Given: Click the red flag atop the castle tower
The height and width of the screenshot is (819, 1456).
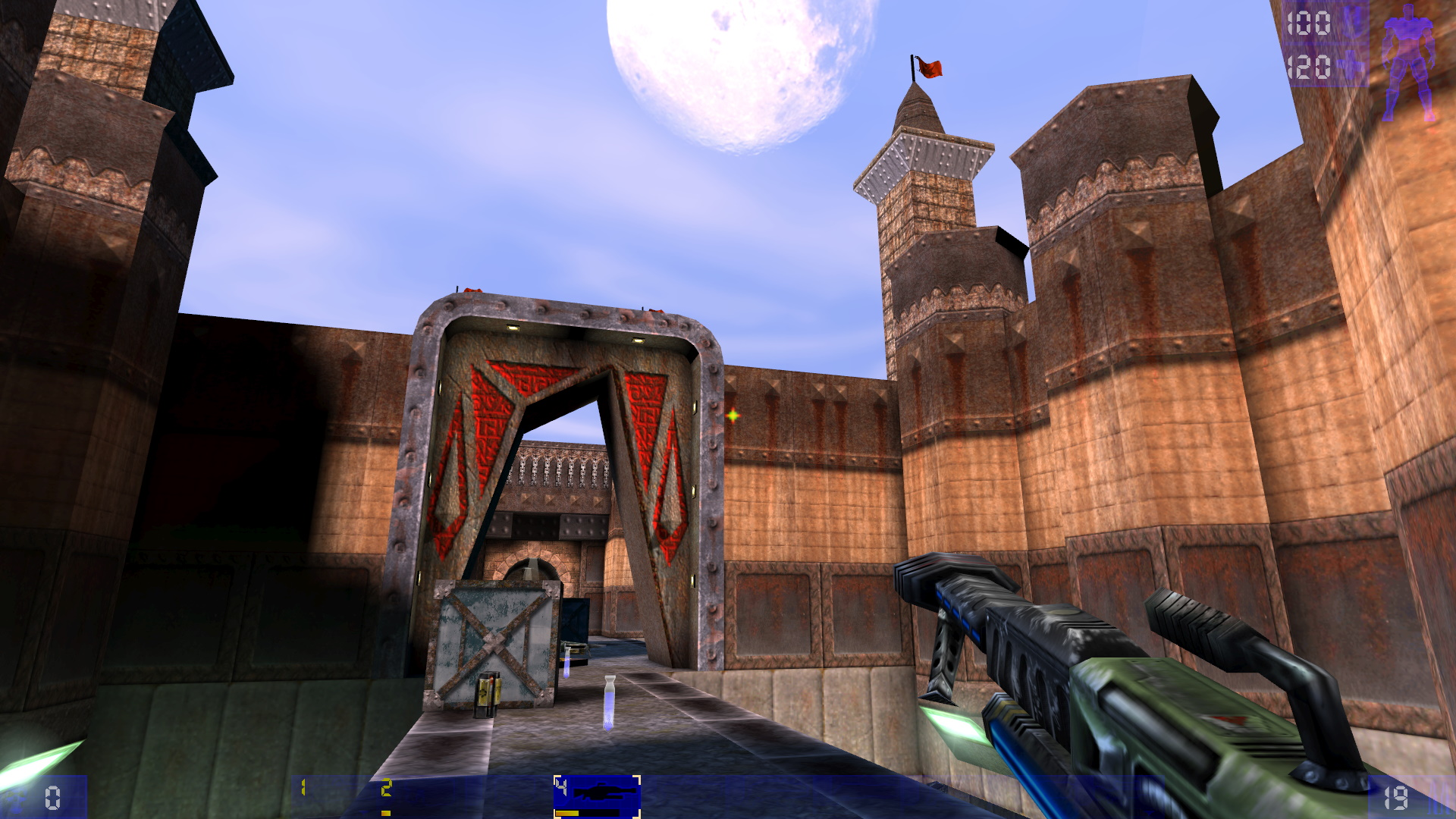Looking at the screenshot, I should pyautogui.click(x=930, y=67).
